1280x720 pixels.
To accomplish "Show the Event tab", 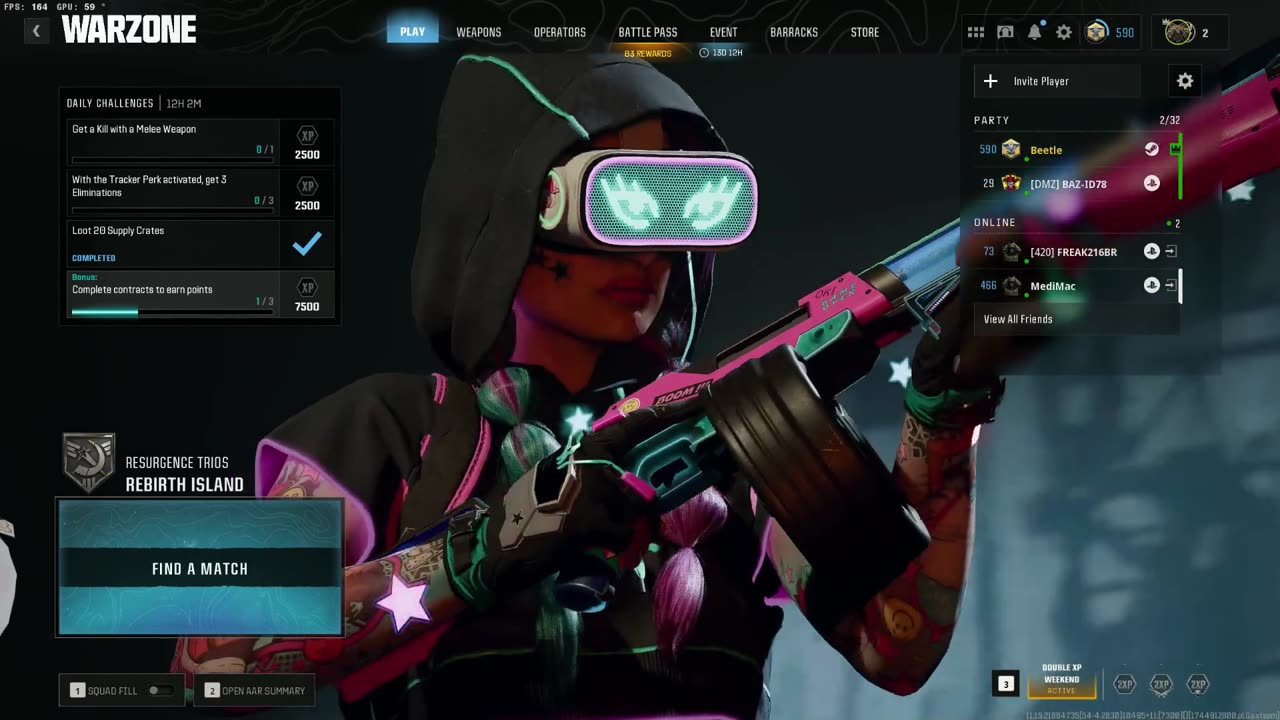I will pos(723,32).
